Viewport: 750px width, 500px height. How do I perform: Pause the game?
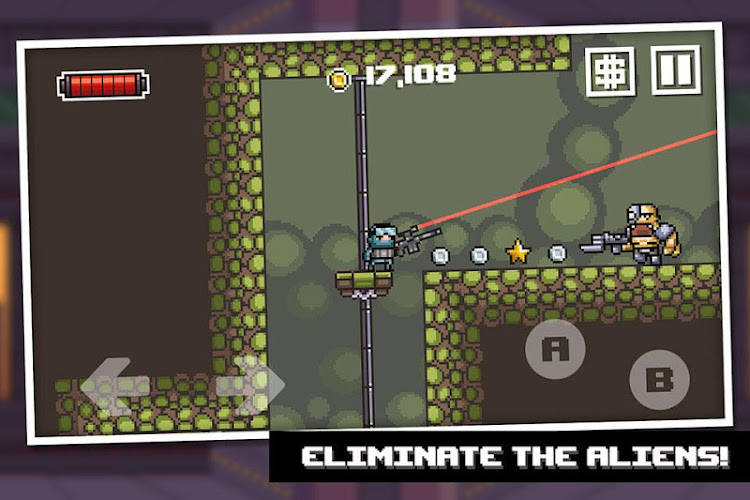click(x=676, y=69)
